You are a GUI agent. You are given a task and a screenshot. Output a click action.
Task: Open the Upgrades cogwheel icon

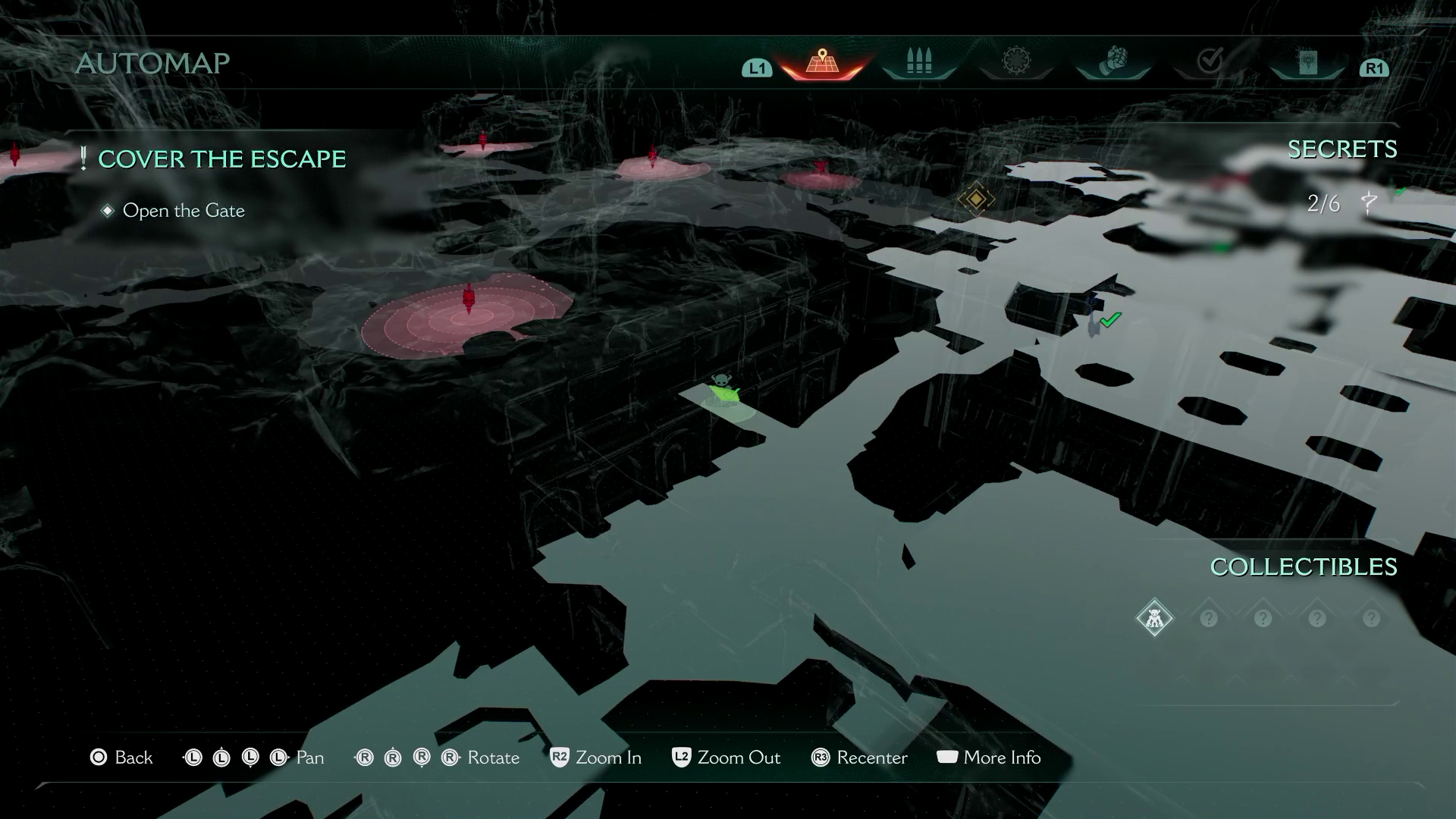[x=1016, y=61]
